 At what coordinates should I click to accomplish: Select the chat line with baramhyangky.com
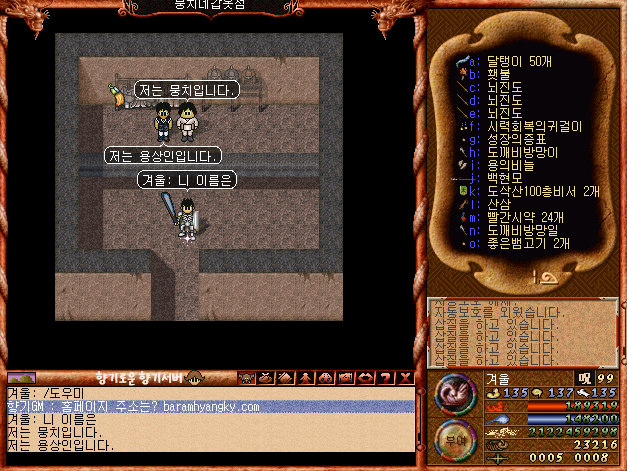click(x=210, y=407)
